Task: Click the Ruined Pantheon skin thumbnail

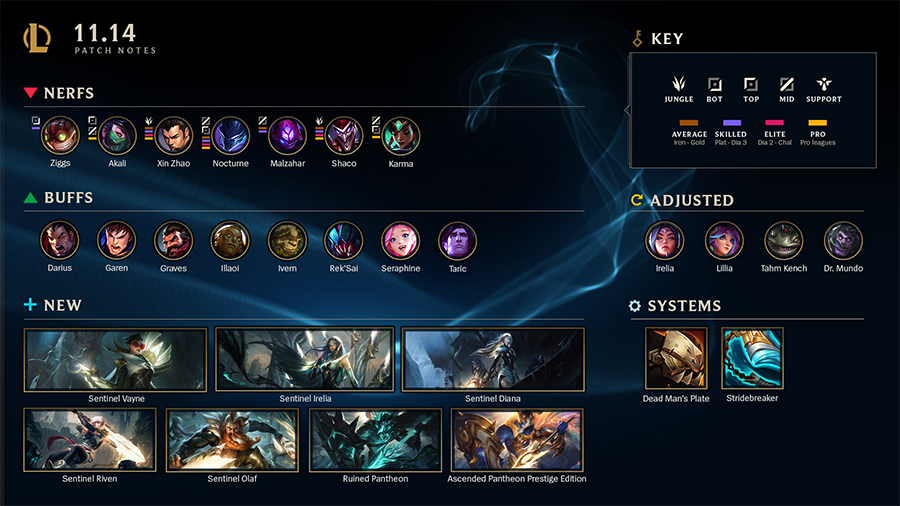Action: tap(375, 440)
